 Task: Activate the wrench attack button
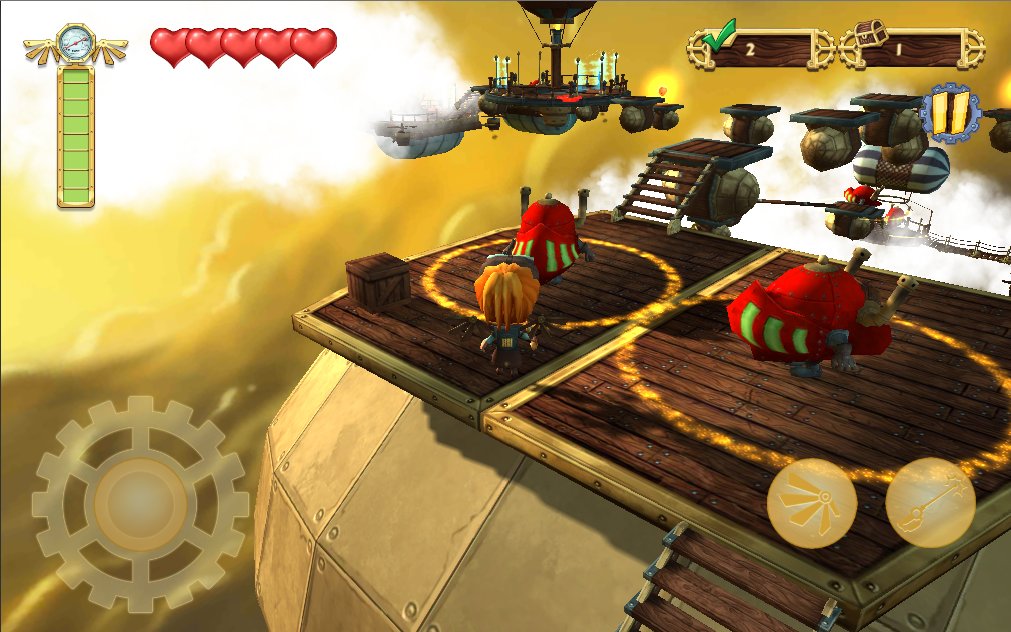pyautogui.click(x=930, y=503)
